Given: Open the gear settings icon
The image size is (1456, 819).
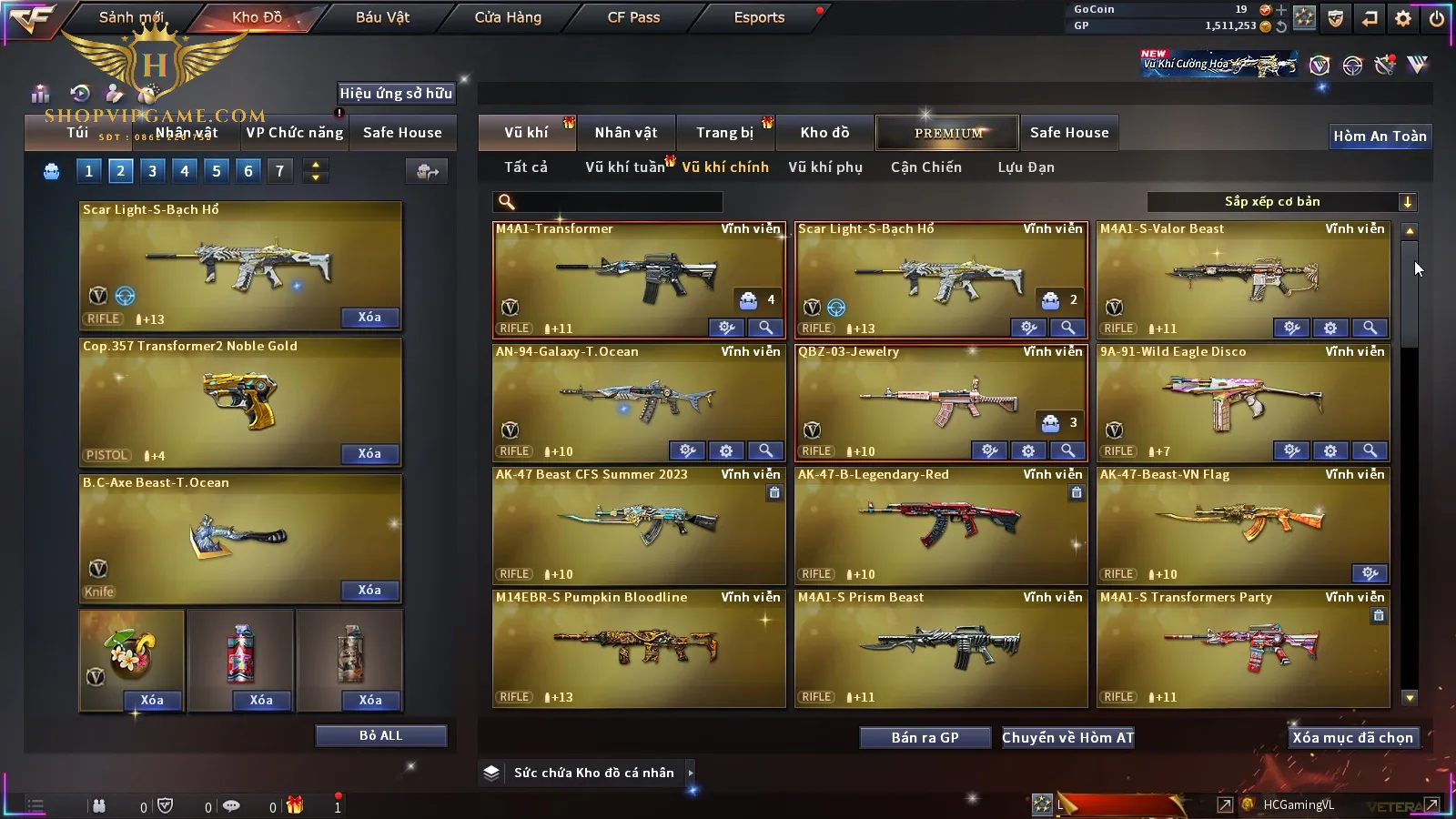Looking at the screenshot, I should pos(1403,18).
